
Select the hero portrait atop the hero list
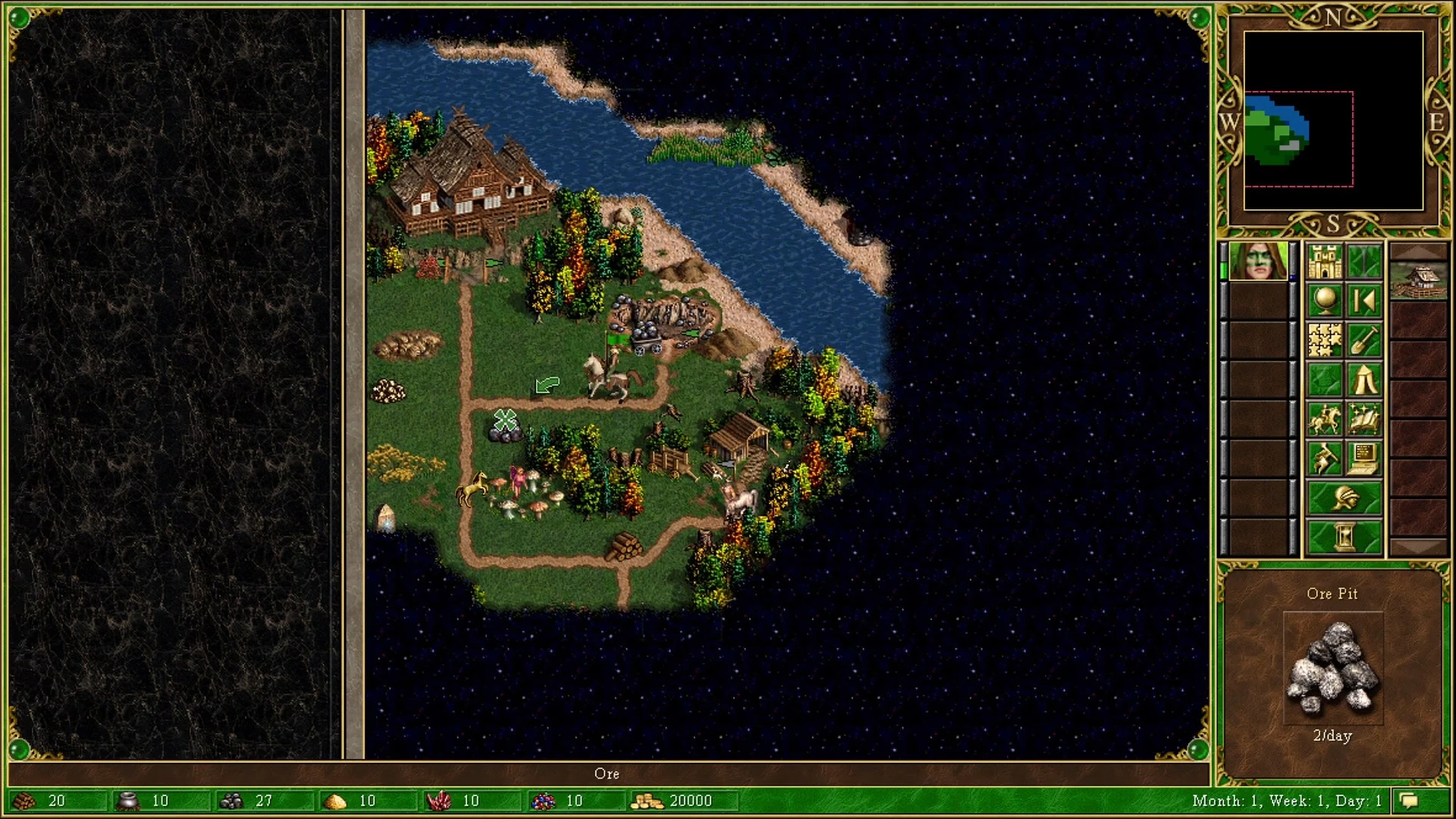[x=1259, y=262]
